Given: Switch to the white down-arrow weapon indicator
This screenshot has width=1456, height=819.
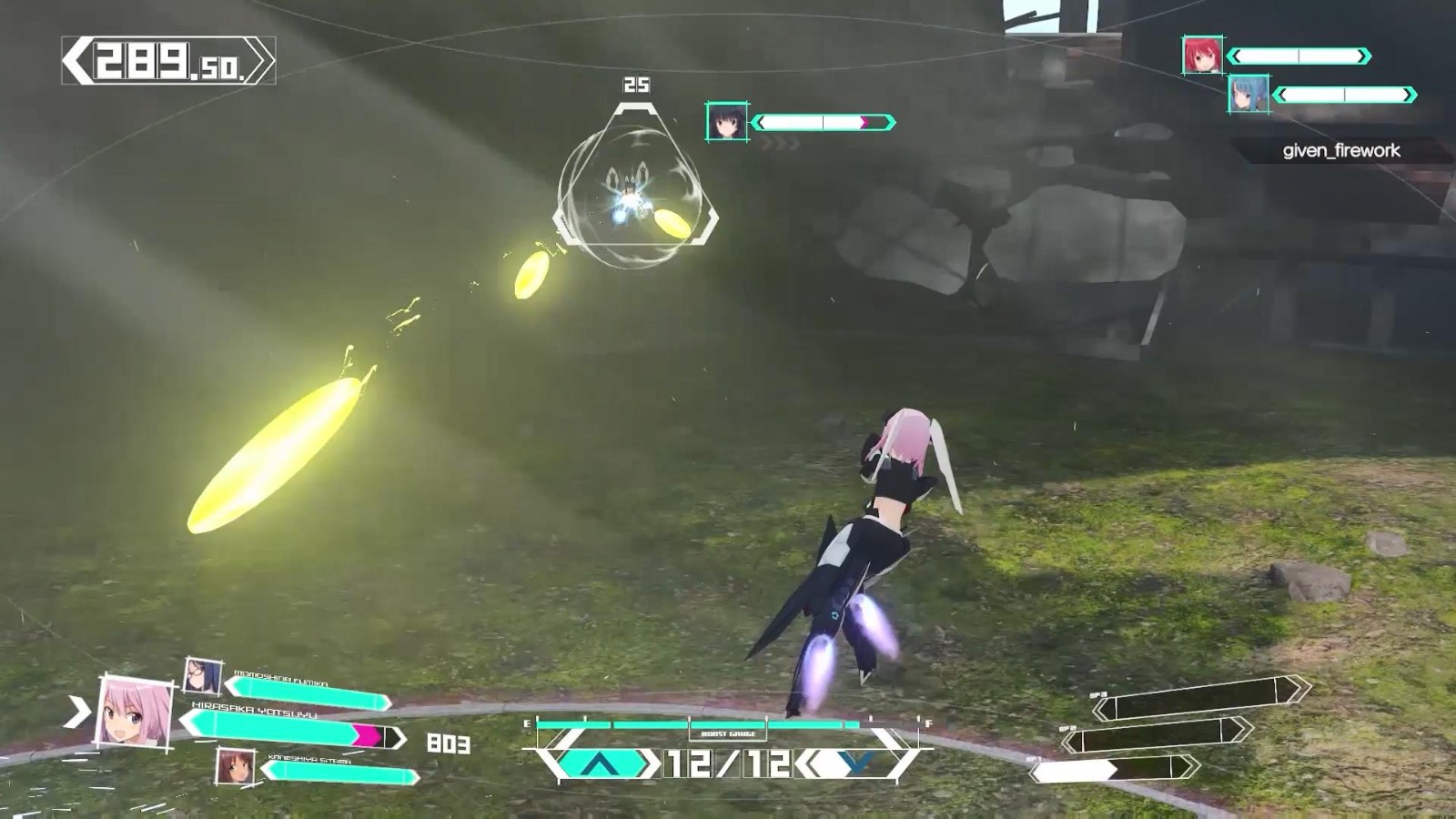Looking at the screenshot, I should pyautogui.click(x=854, y=763).
